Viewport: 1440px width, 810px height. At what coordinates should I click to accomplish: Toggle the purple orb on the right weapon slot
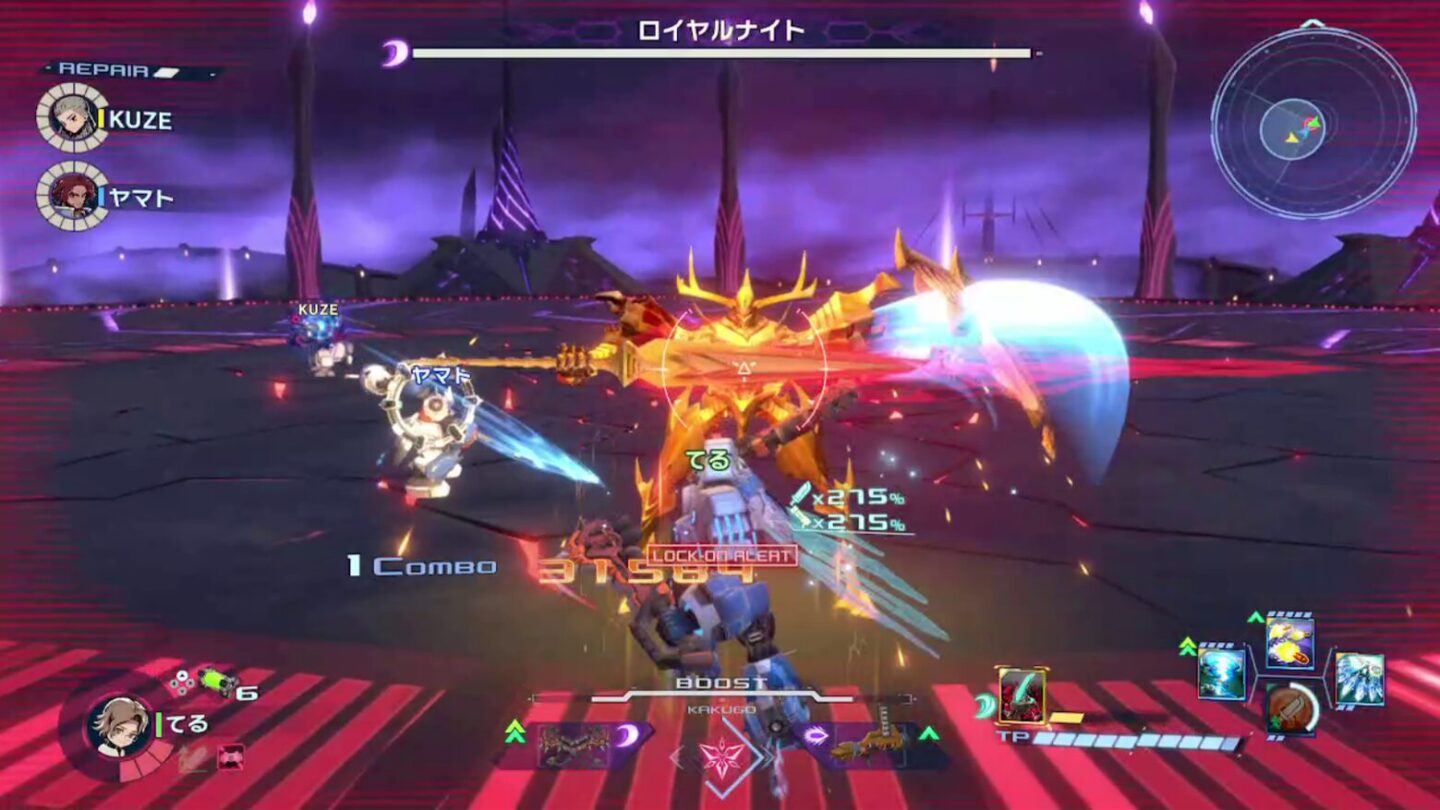pyautogui.click(x=817, y=733)
